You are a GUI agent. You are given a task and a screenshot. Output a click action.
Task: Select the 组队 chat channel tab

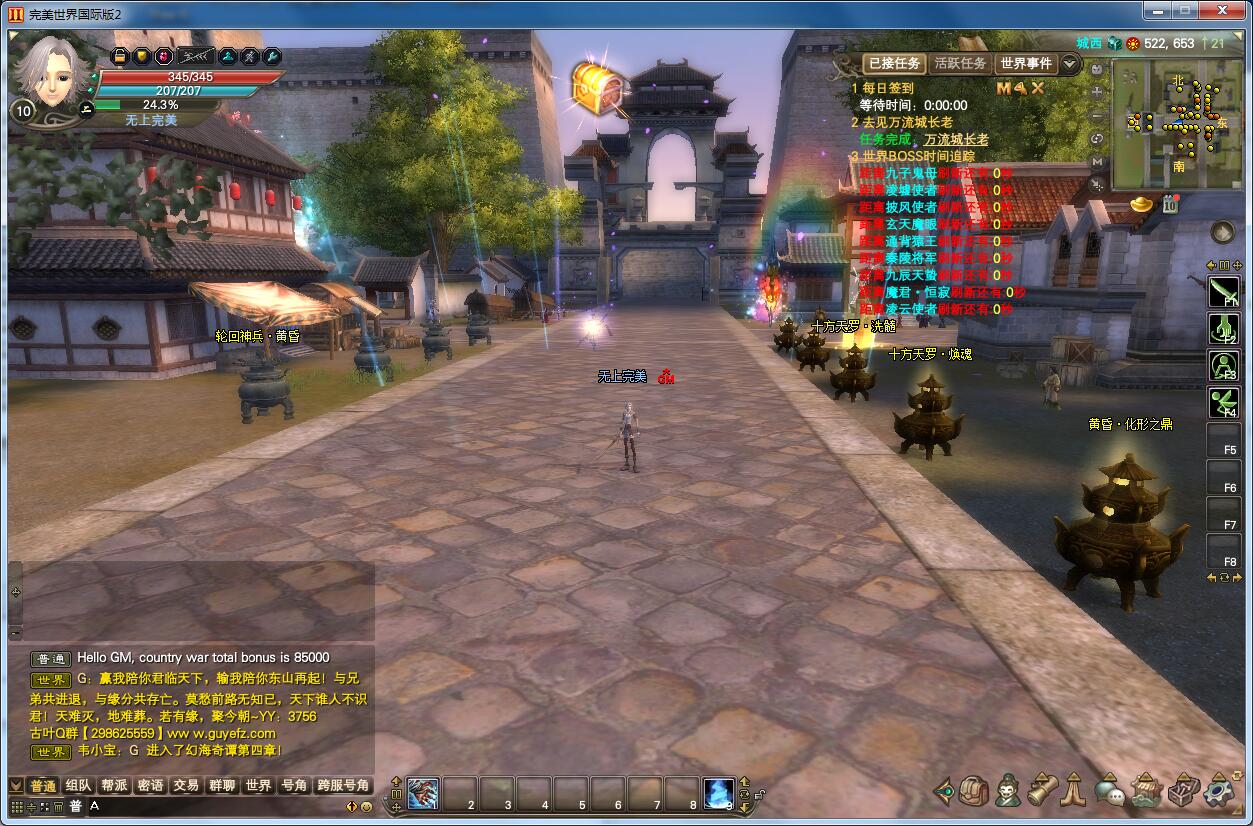78,786
